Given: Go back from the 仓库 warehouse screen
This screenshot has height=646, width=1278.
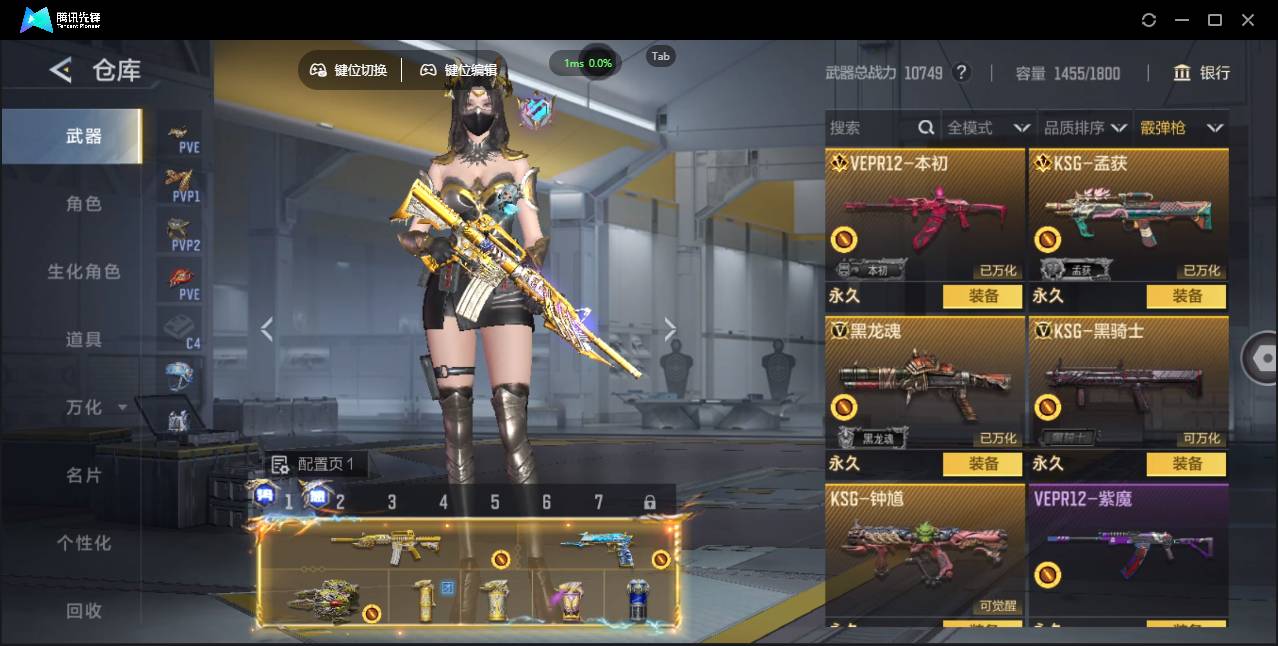Looking at the screenshot, I should (61, 70).
